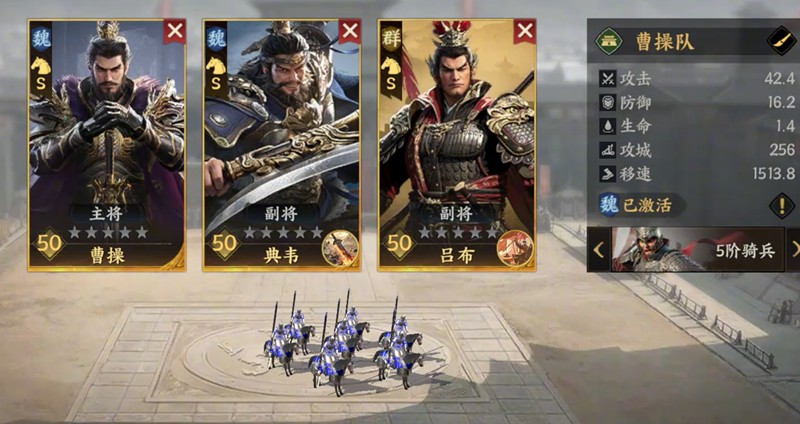Switch to the next troop type
Image resolution: width=800 pixels, height=424 pixels.
click(794, 250)
